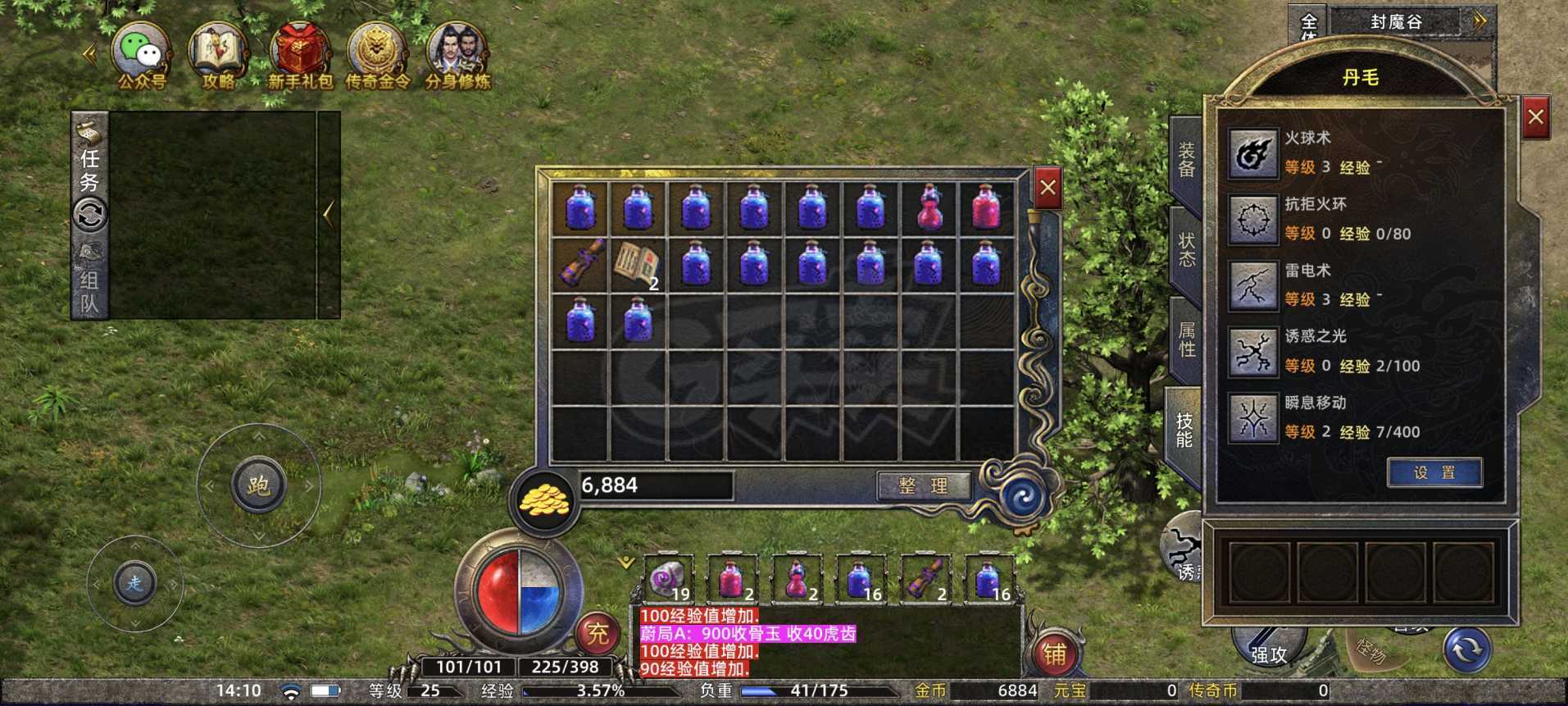Screen dimensions: 1568x706
Task: Open the 公众号 WeChat icon
Action: coord(140,54)
